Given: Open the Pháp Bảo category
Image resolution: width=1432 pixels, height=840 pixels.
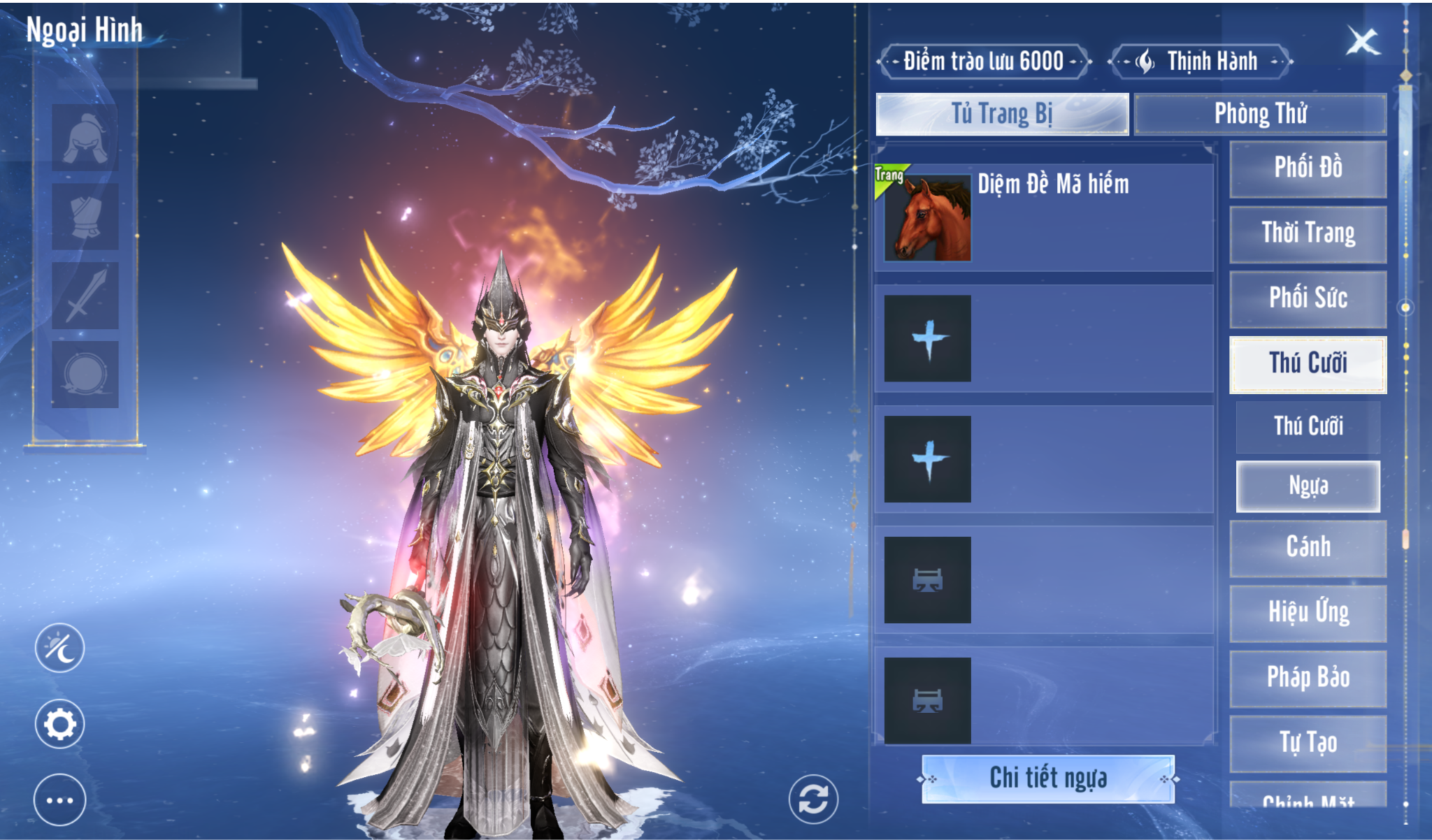Looking at the screenshot, I should (x=1308, y=678).
